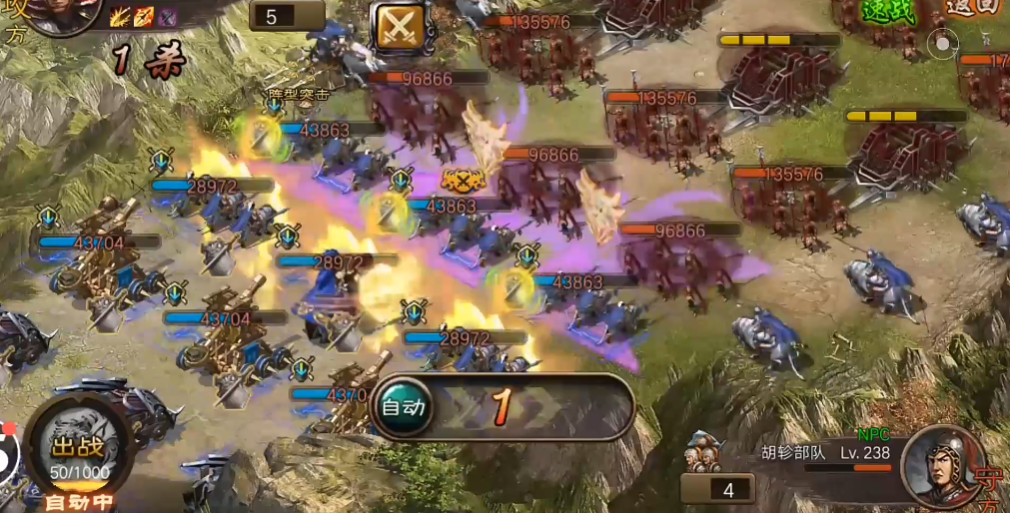Tap the 出战 deploy button

point(79,450)
